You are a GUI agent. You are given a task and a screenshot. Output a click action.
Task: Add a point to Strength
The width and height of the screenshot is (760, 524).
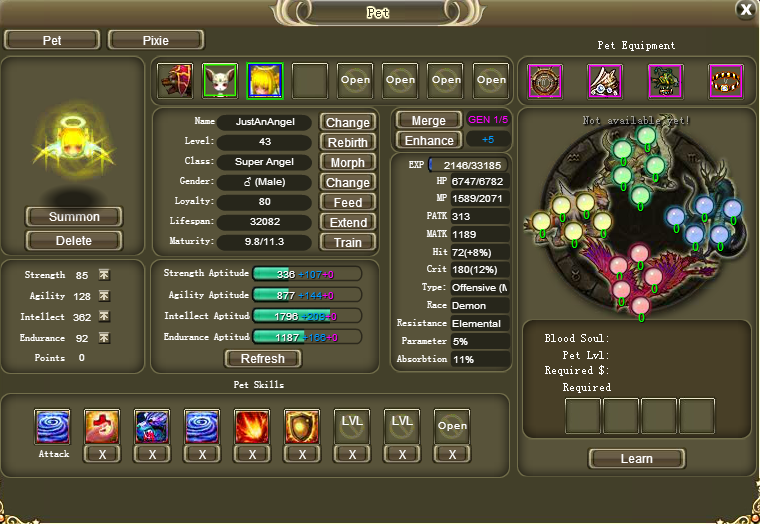(104, 276)
